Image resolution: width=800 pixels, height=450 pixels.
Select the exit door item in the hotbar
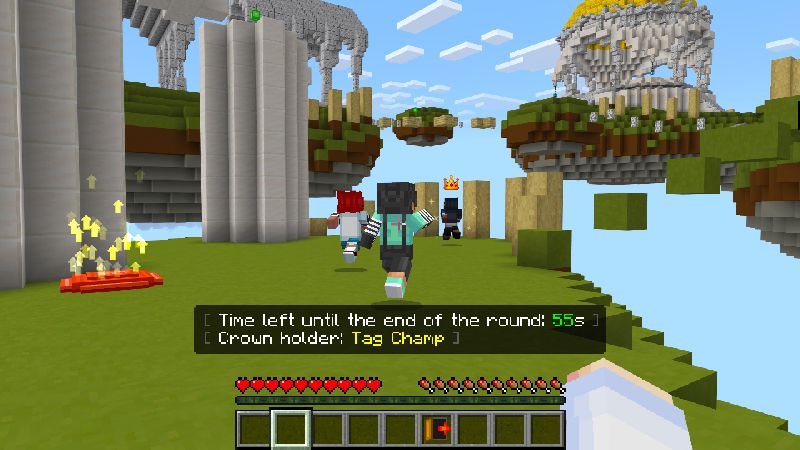coord(437,429)
